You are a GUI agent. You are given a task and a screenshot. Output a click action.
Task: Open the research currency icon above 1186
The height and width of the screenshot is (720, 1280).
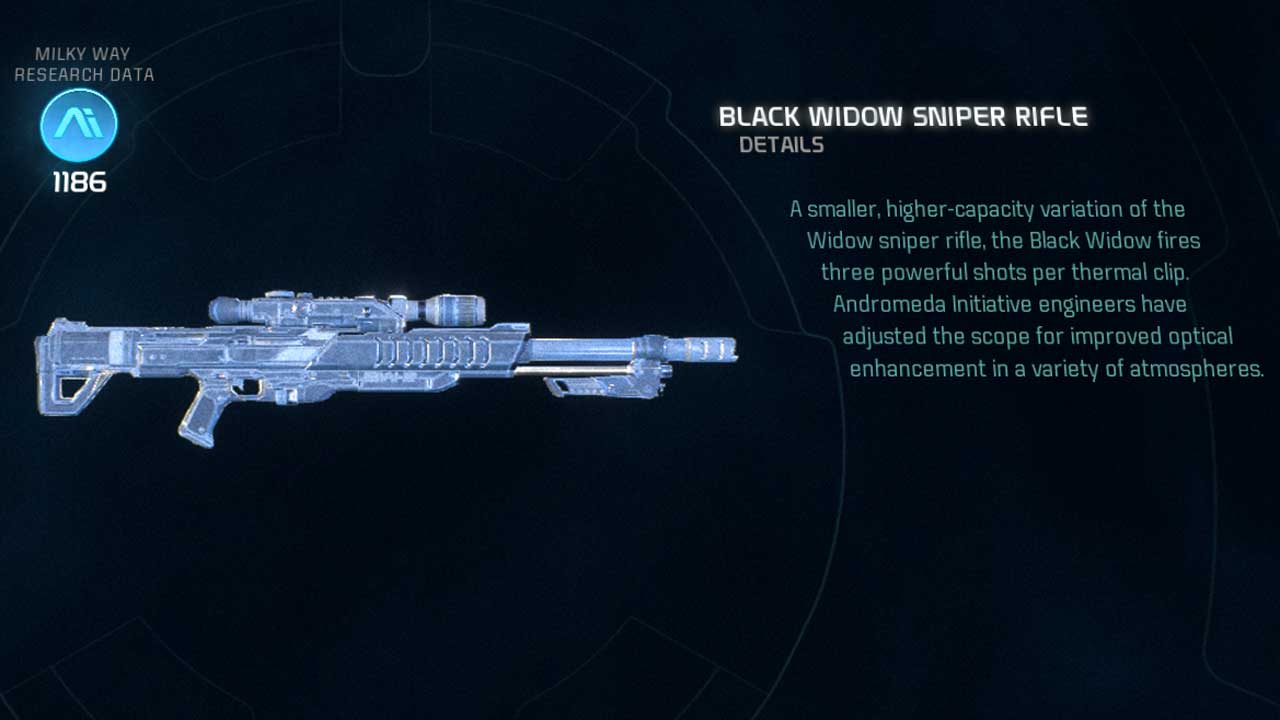(78, 123)
